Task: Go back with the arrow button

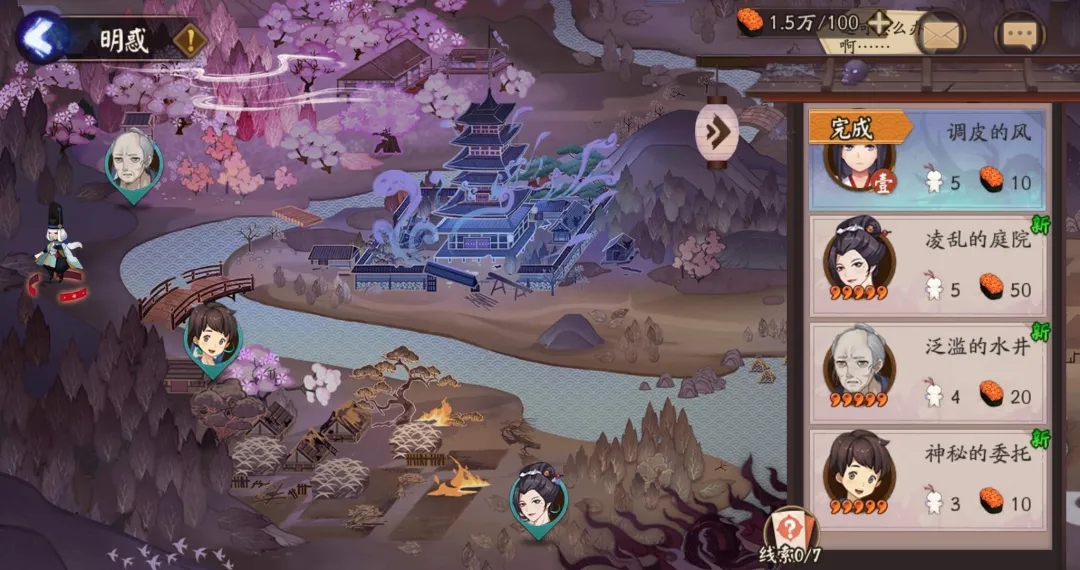Action: [x=40, y=38]
